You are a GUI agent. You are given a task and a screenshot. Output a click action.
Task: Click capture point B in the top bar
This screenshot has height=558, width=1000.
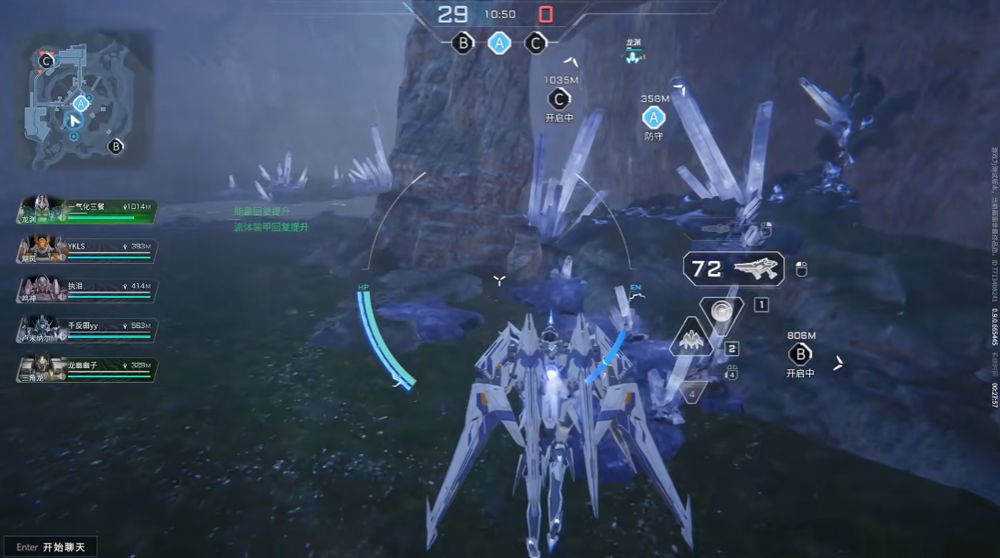463,43
